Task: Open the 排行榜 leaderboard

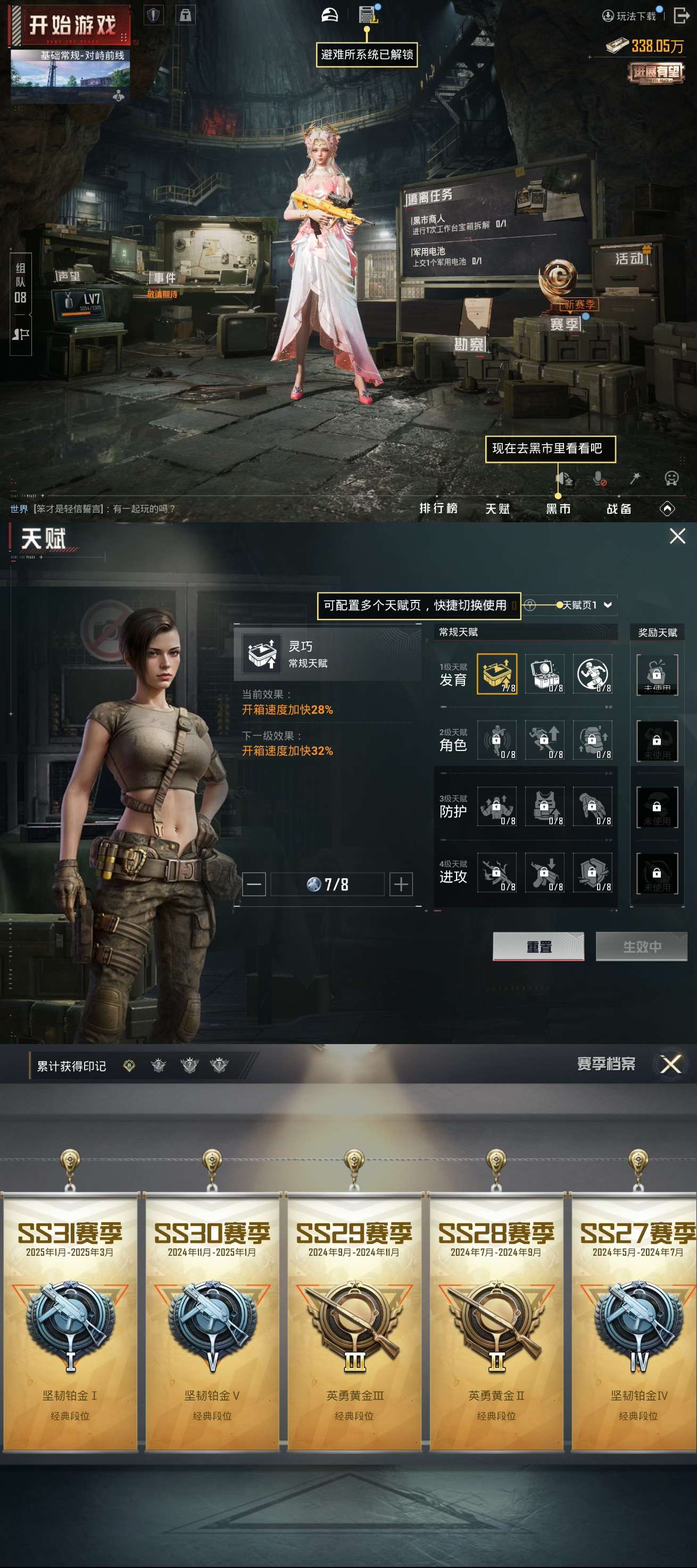Action: 438,508
